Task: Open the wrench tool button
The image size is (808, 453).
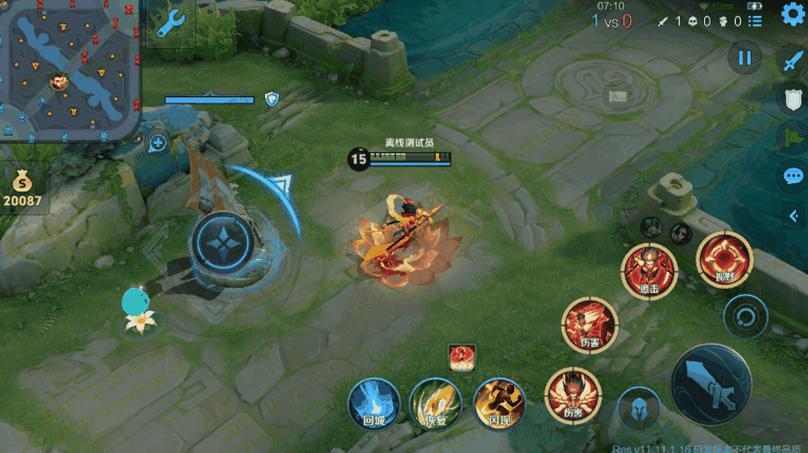Action: [171, 22]
